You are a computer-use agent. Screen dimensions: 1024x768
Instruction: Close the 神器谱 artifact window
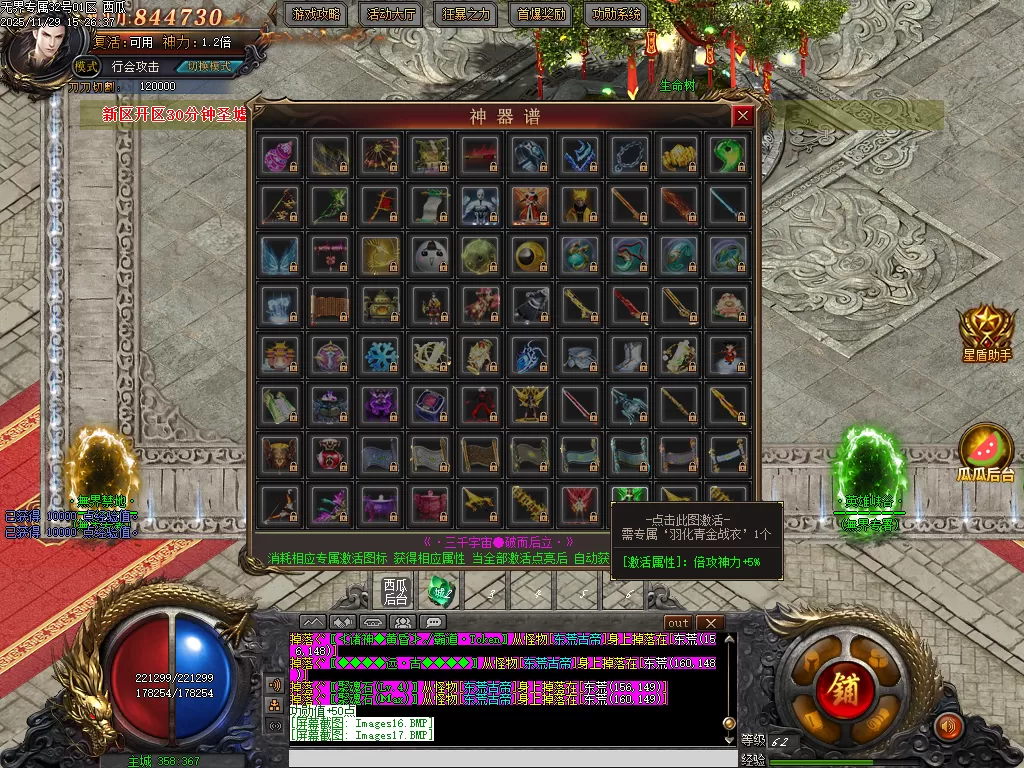click(x=742, y=116)
